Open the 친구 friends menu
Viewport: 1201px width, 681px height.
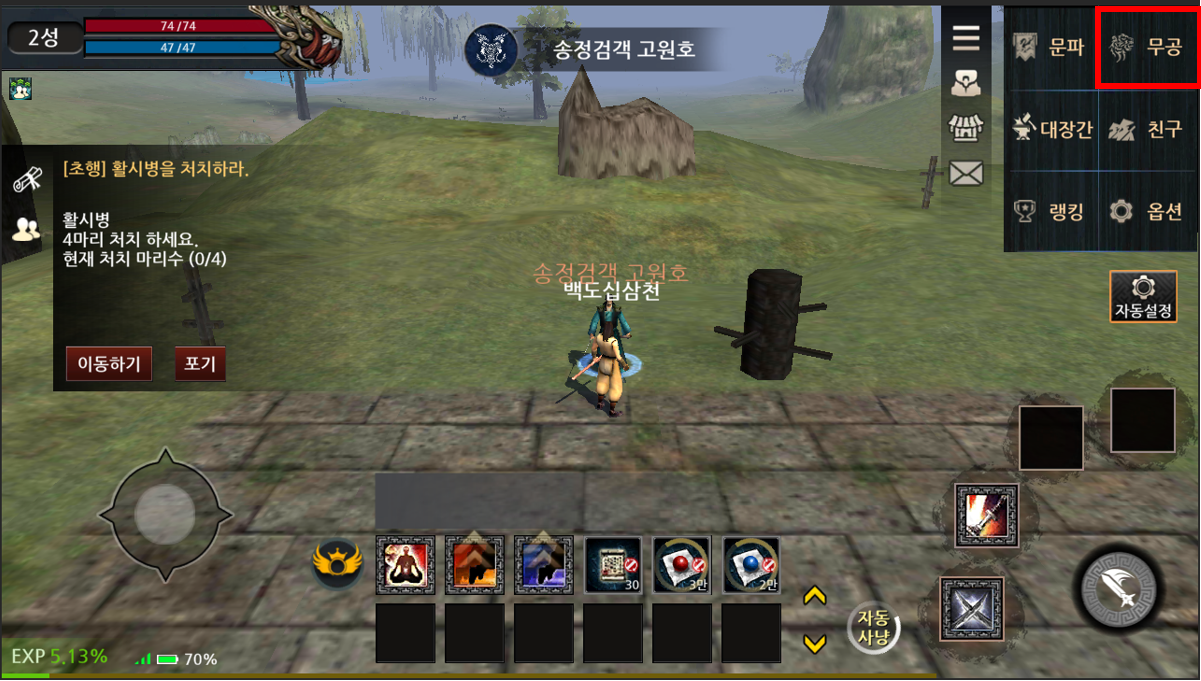(1148, 129)
